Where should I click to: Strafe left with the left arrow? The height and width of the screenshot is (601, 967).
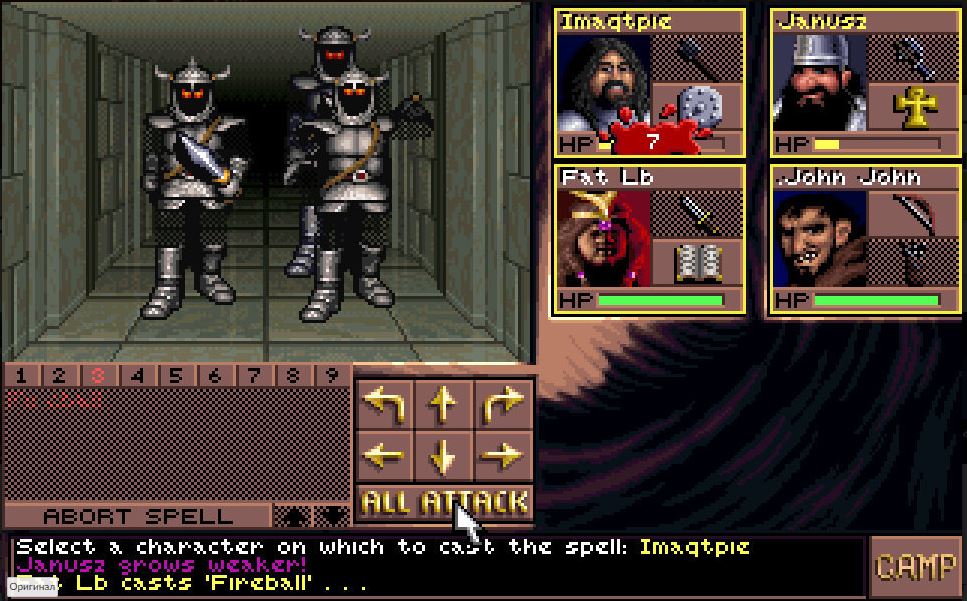(384, 456)
